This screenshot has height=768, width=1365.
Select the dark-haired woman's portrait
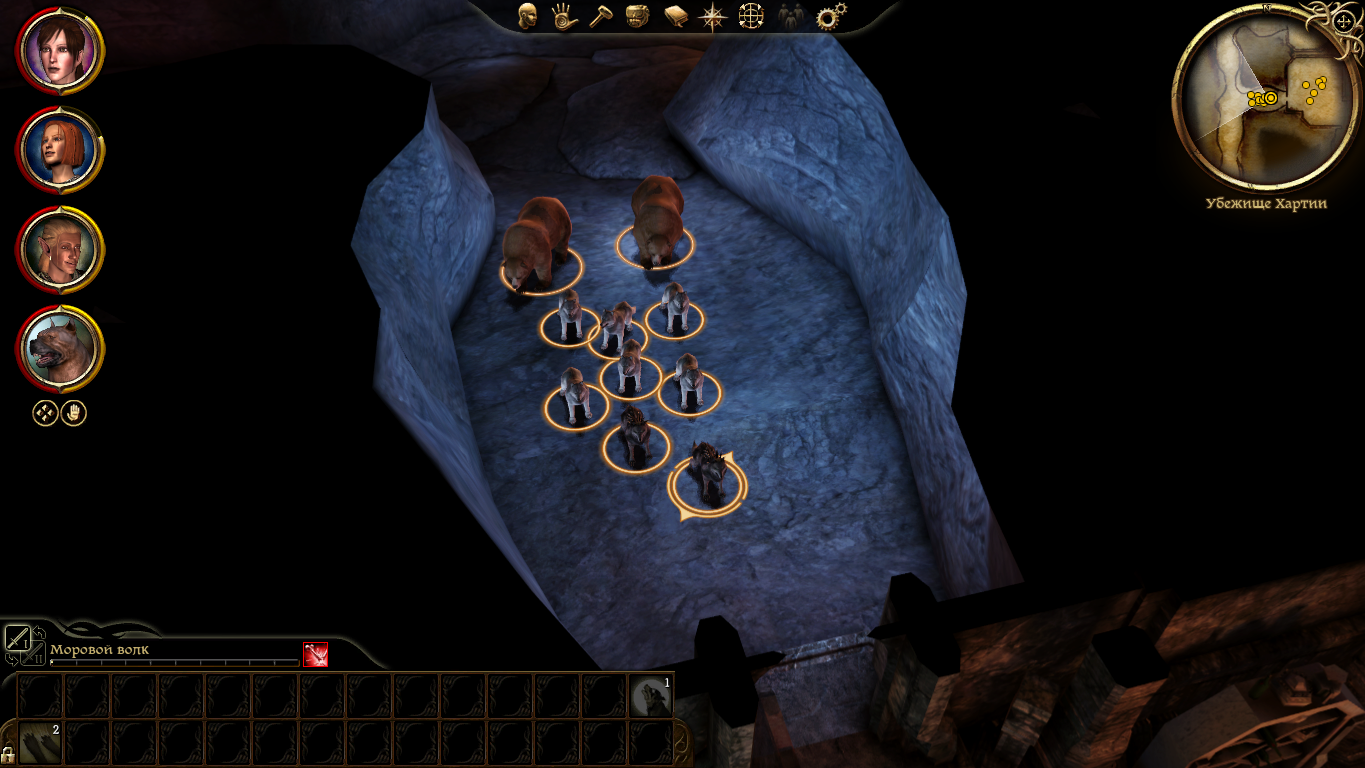[59, 50]
